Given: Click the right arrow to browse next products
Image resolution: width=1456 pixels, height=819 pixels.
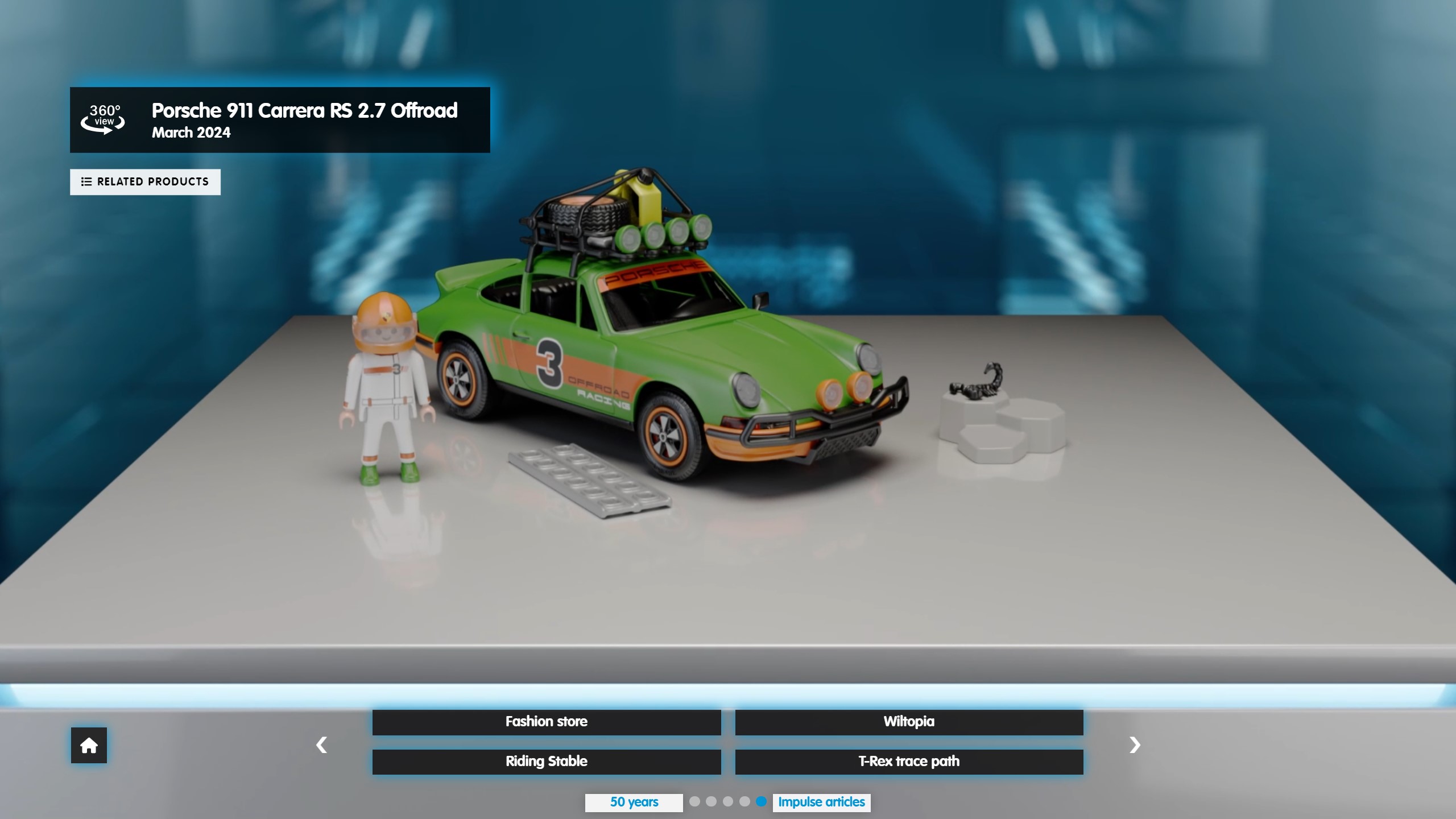Looking at the screenshot, I should pyautogui.click(x=1135, y=744).
